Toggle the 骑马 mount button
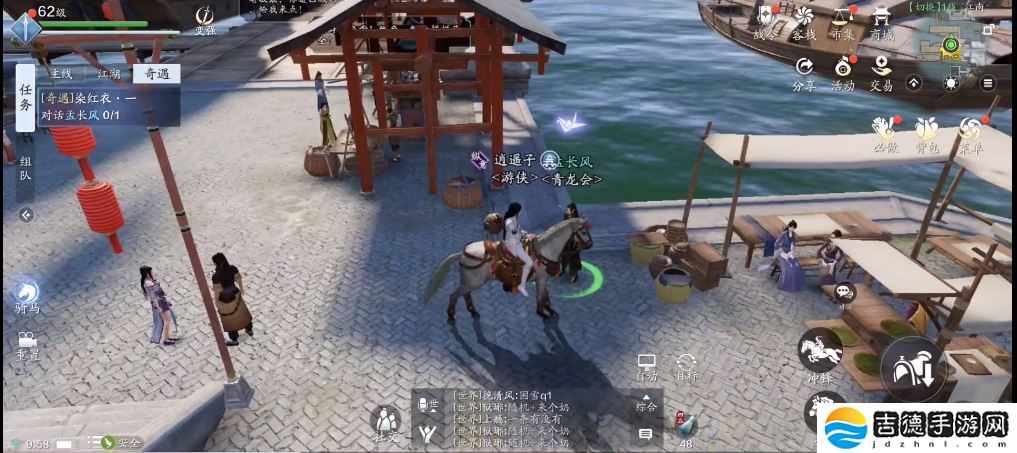This screenshot has width=1017, height=453. coord(27,295)
